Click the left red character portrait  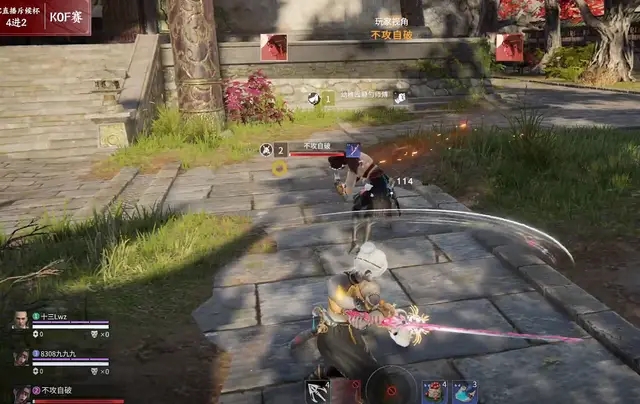click(273, 47)
